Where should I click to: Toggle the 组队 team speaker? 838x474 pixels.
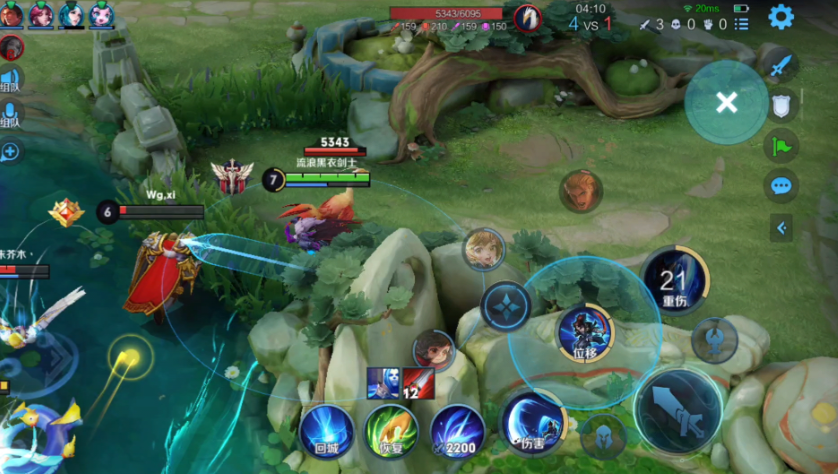pyautogui.click(x=11, y=81)
